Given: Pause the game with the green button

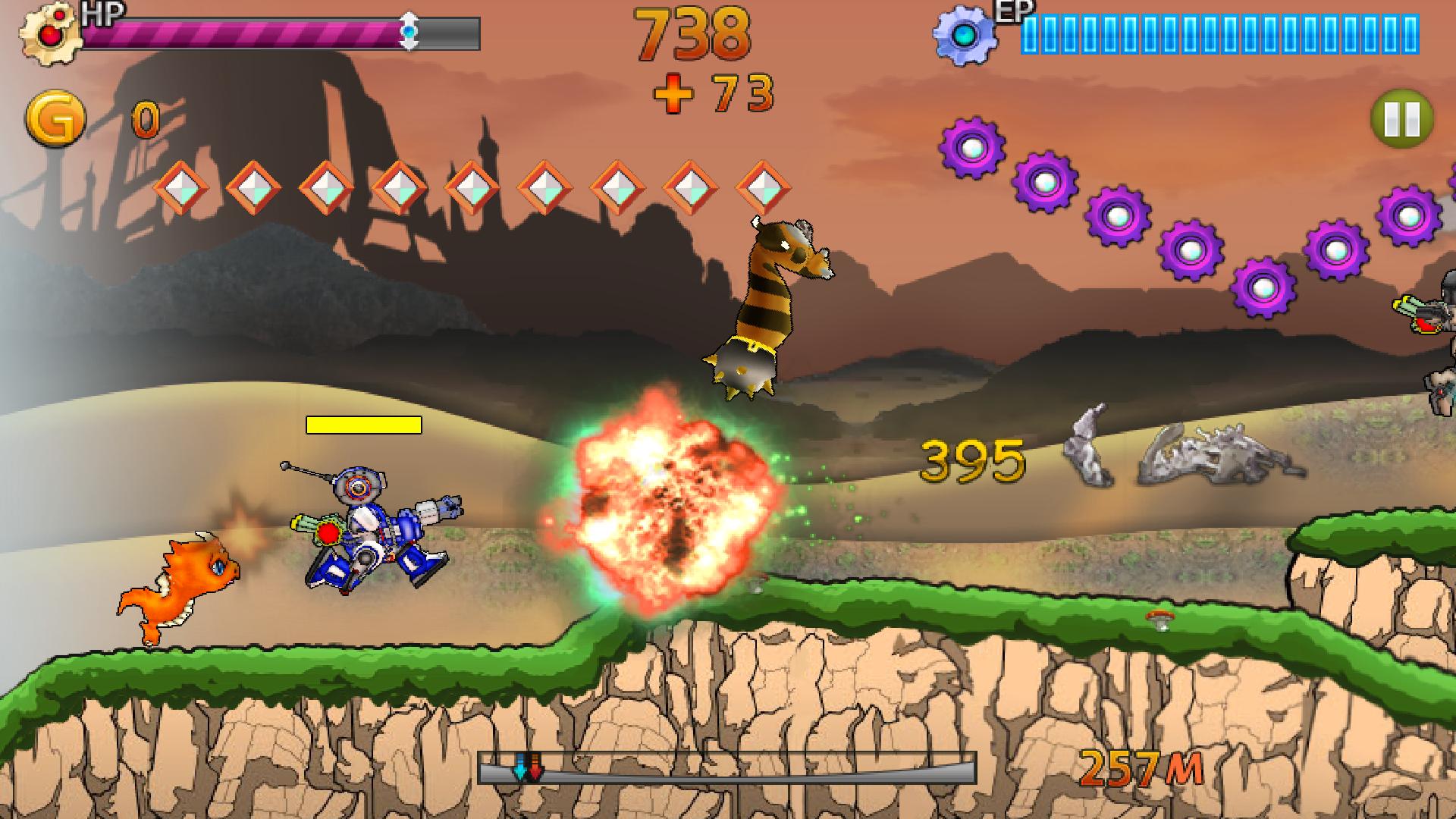Looking at the screenshot, I should click(x=1401, y=119).
